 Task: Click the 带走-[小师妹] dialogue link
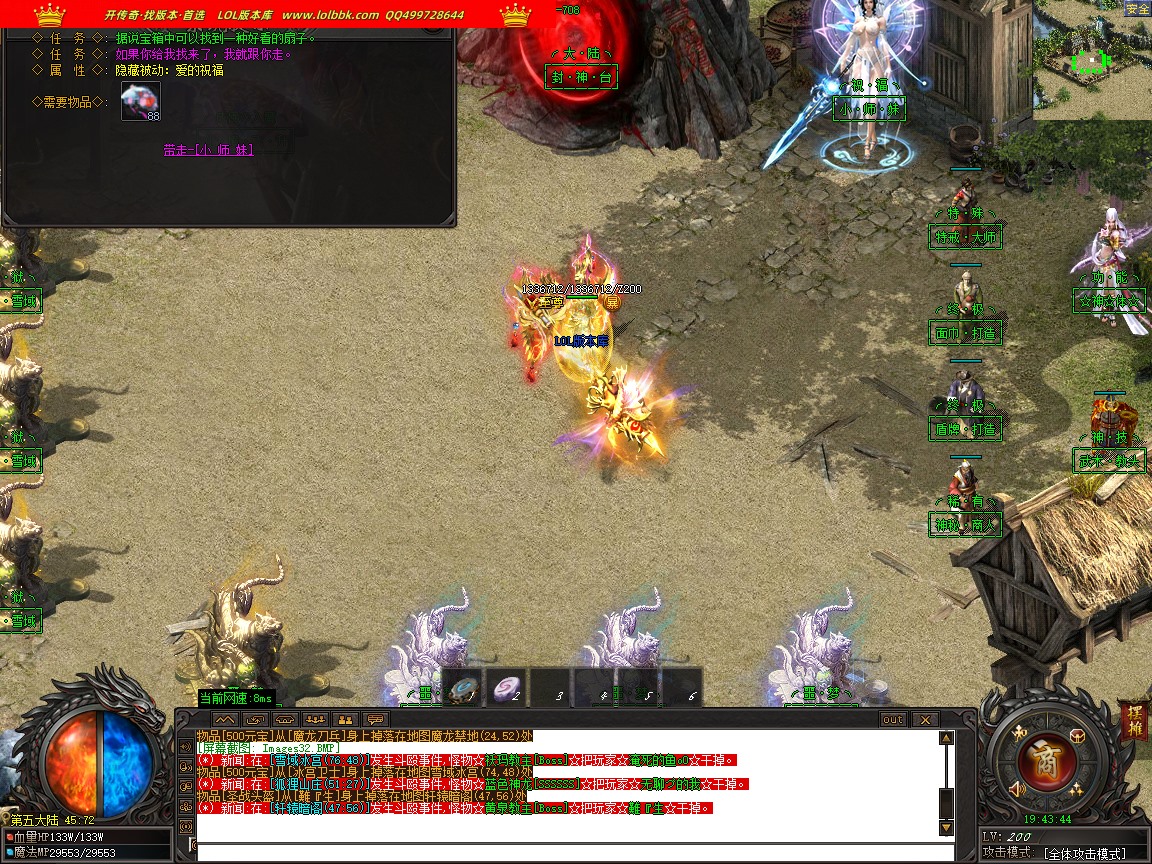pos(208,150)
